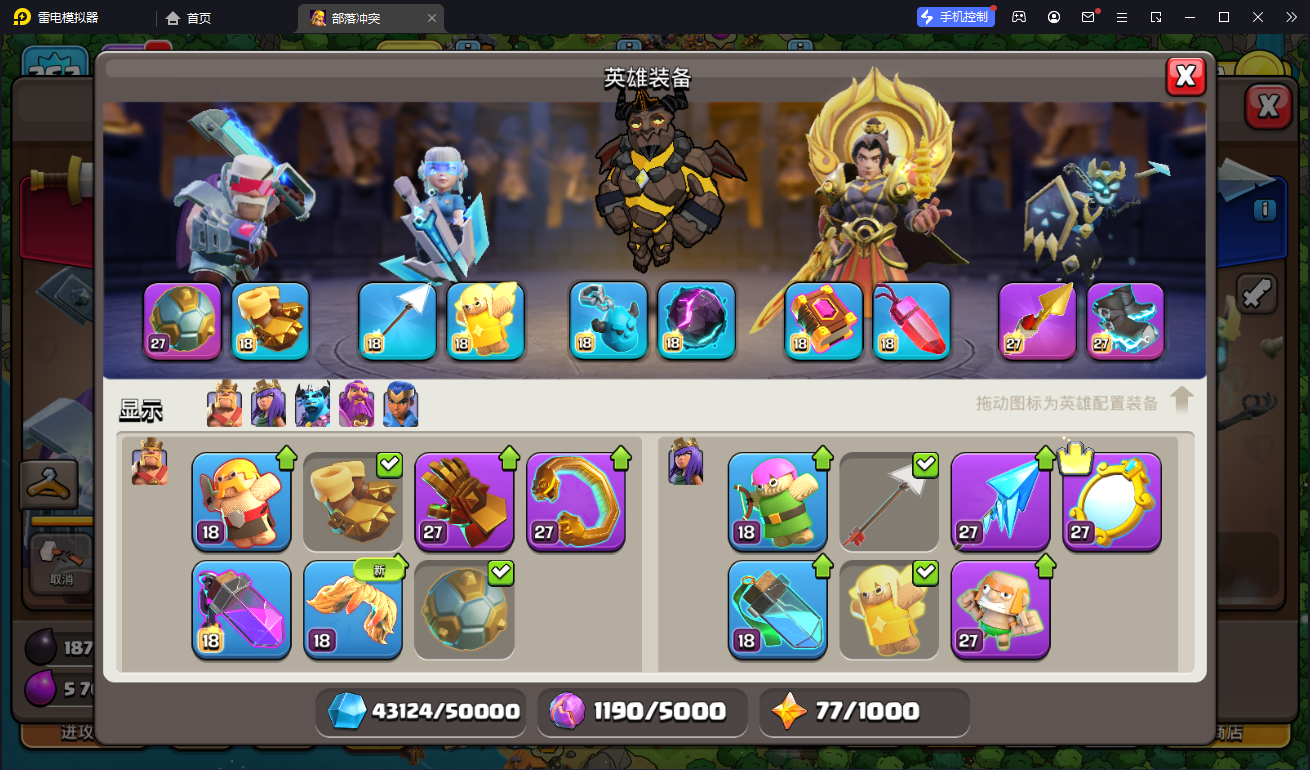Screen dimensions: 1310x770
Task: Choose the Frozen Arrow equipment
Action: (1000, 501)
